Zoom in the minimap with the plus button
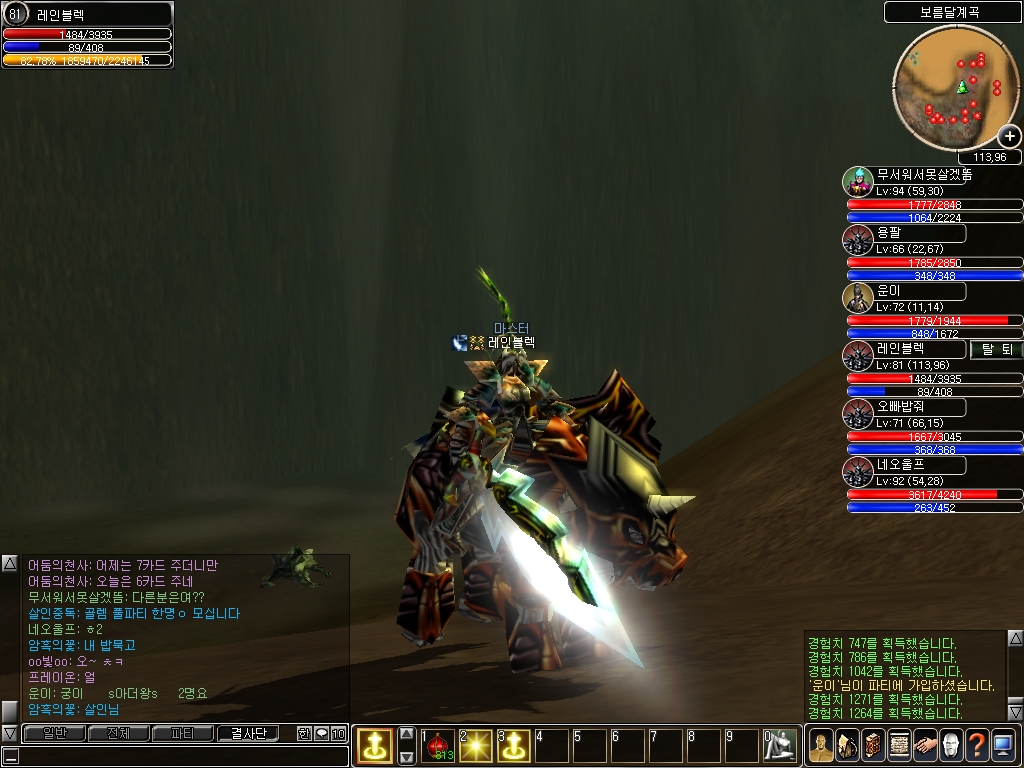This screenshot has height=768, width=1024. (1009, 137)
